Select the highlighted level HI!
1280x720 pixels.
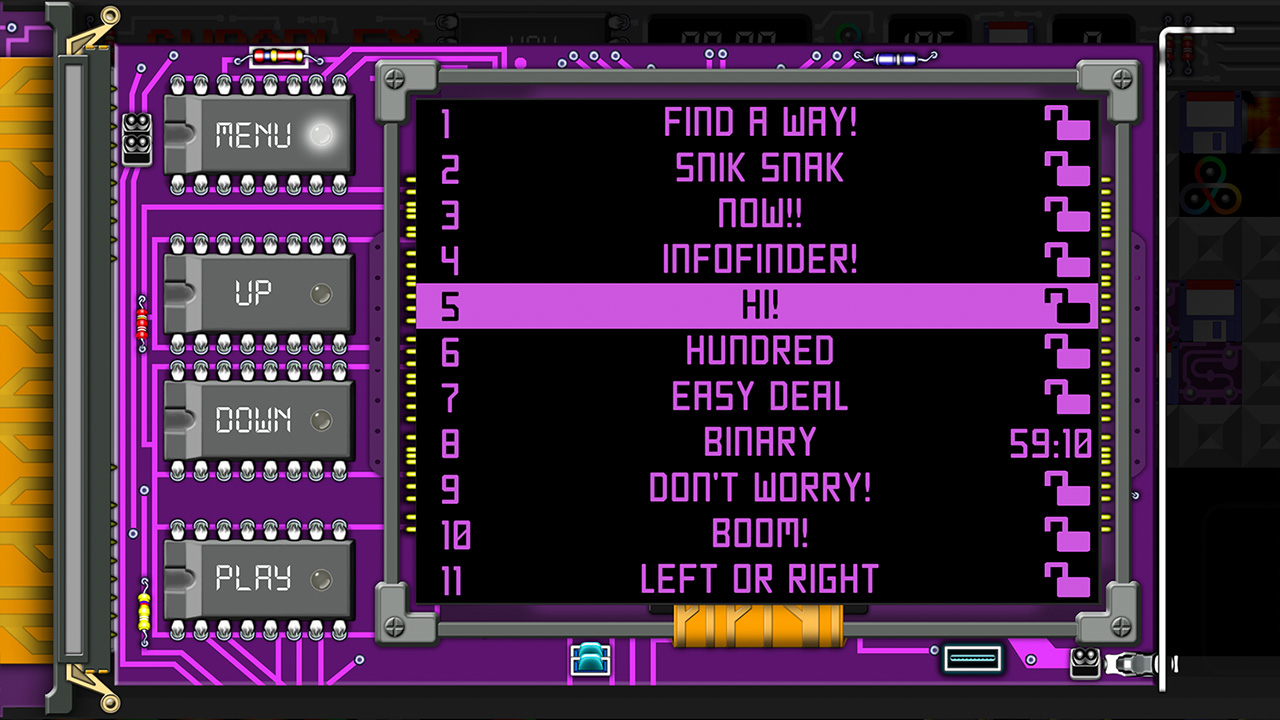coord(759,306)
